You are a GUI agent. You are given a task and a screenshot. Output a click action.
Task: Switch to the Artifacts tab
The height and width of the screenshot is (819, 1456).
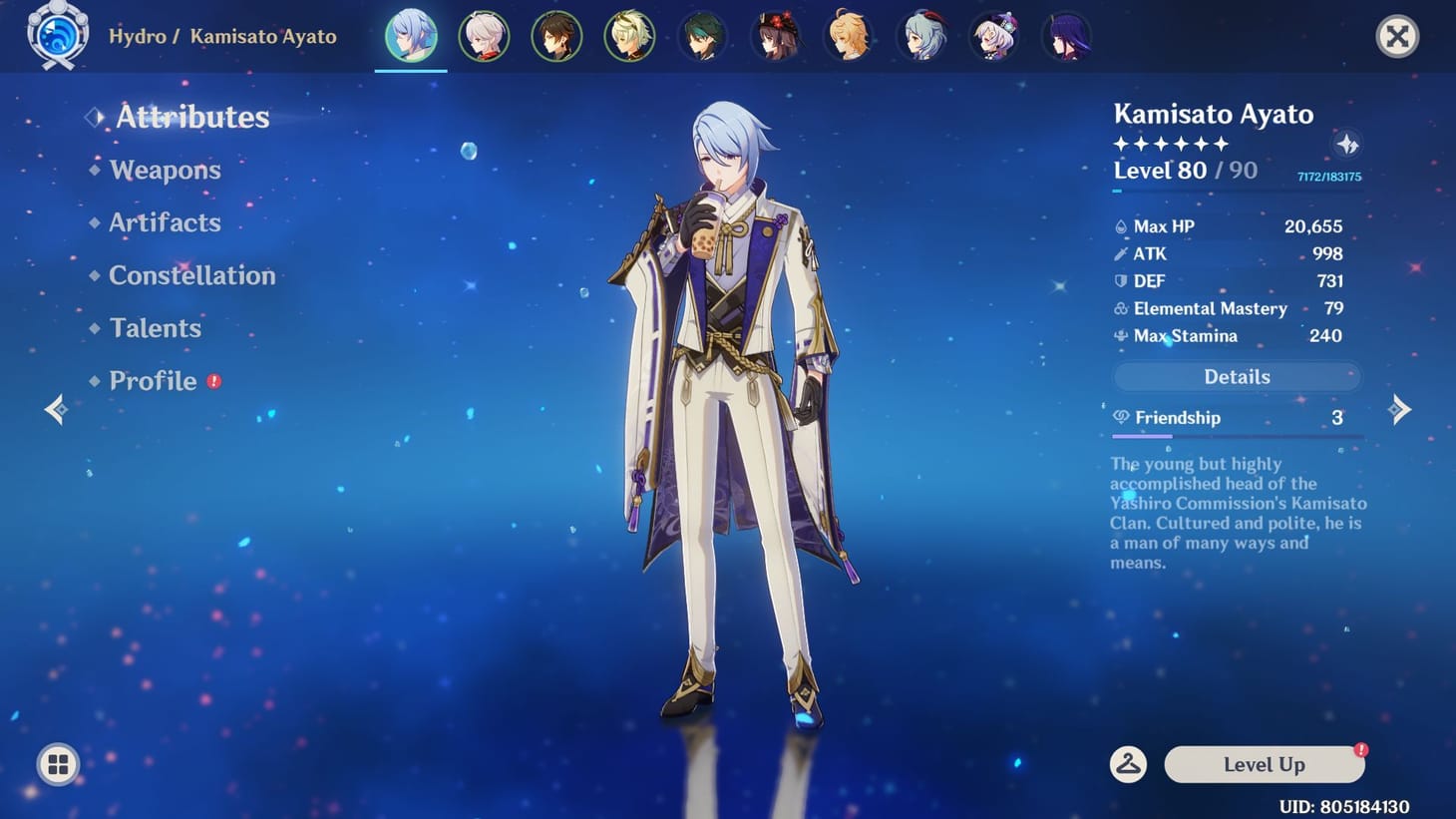tap(165, 222)
